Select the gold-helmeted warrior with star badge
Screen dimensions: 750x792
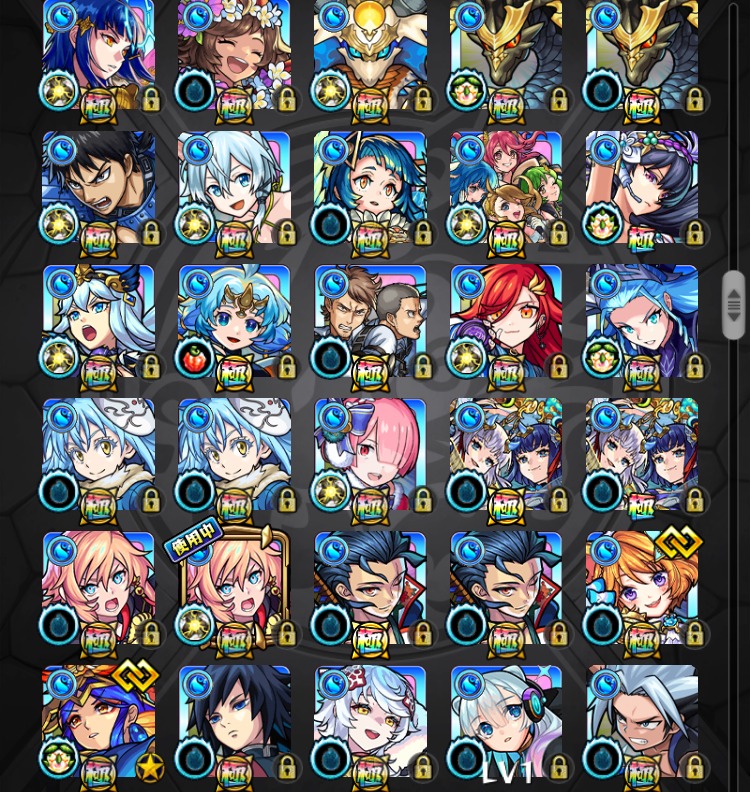pos(98,722)
